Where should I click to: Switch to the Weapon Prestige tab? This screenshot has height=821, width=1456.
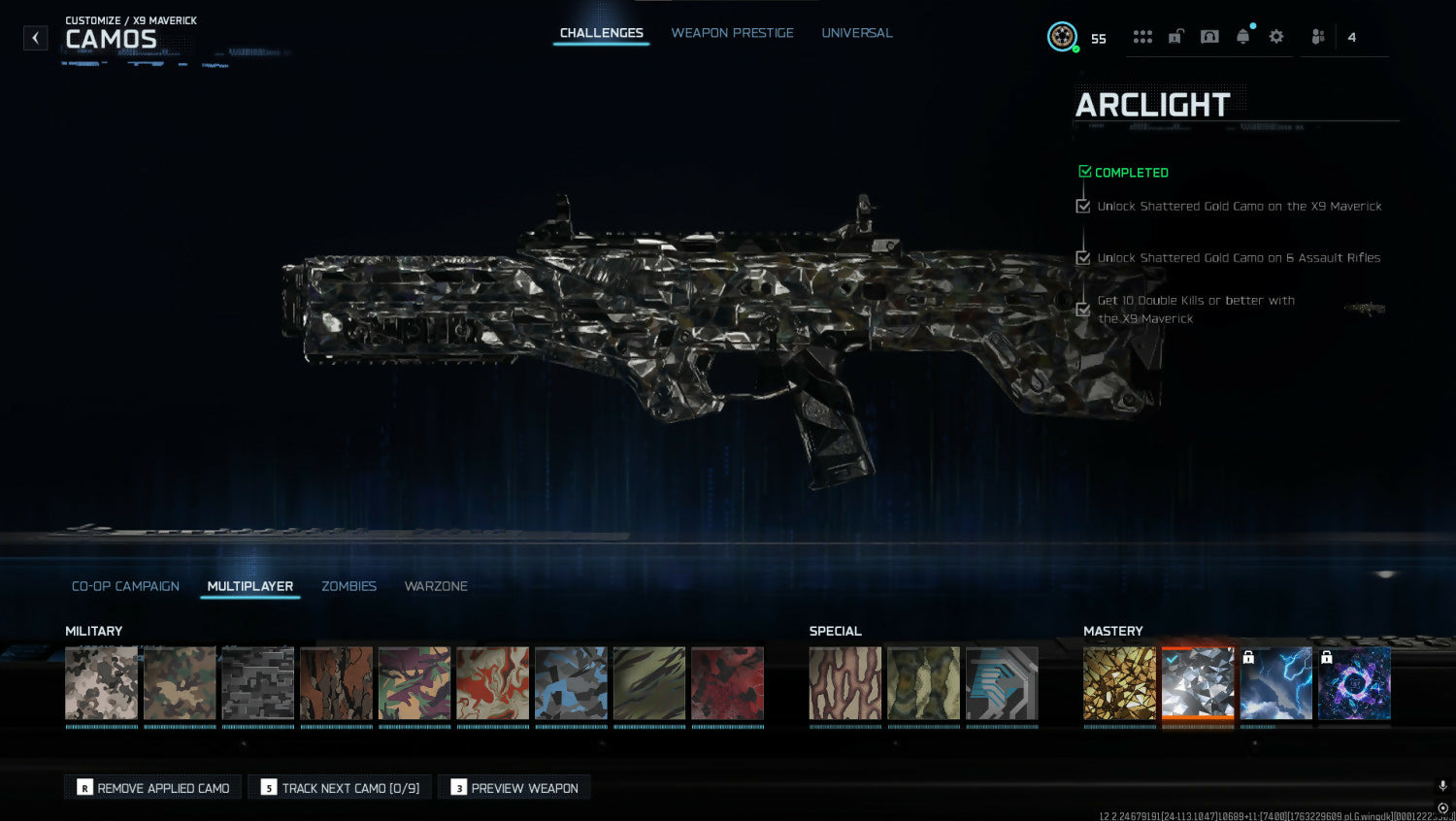coord(732,33)
